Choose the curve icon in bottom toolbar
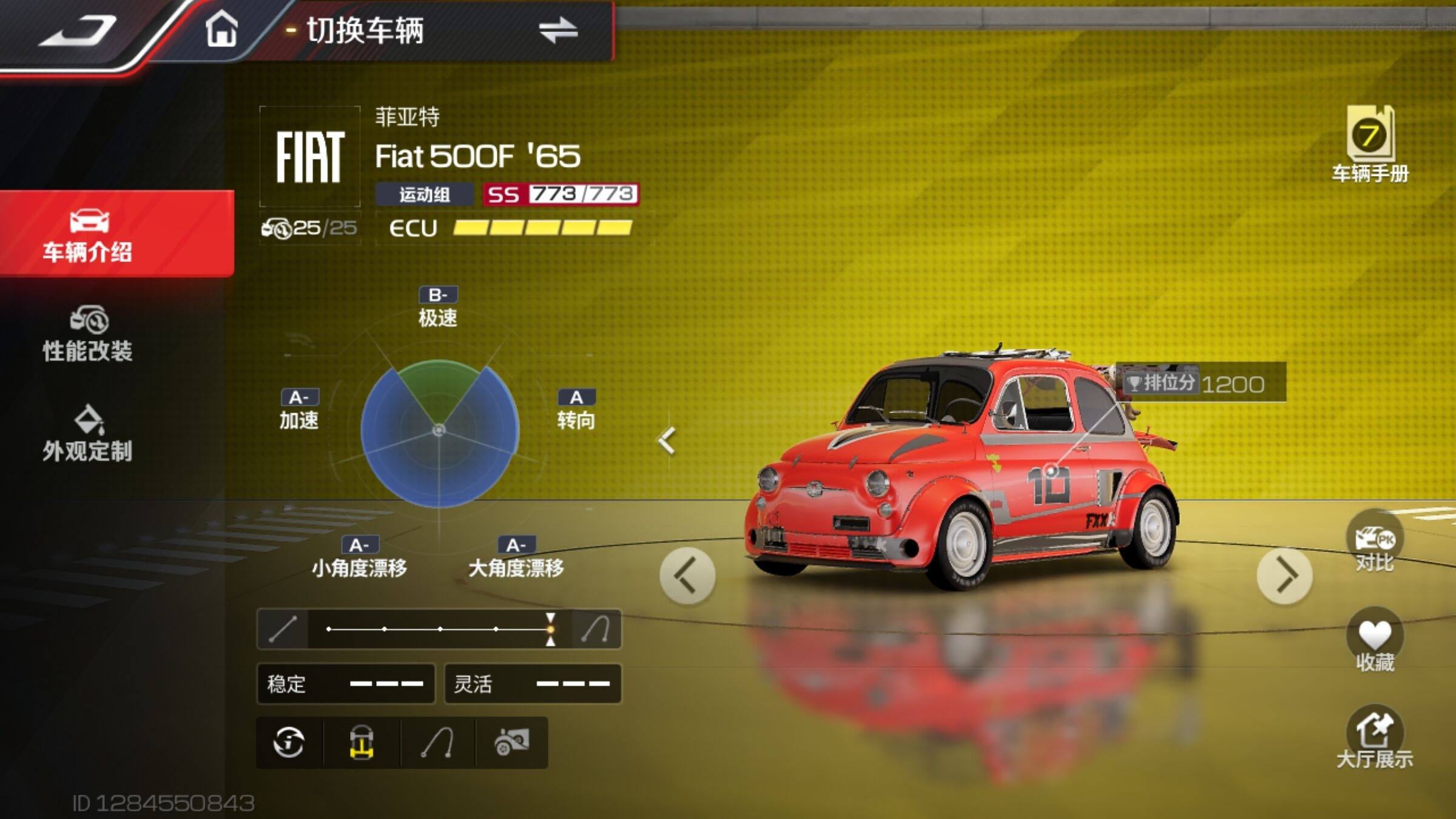The width and height of the screenshot is (1456, 819). point(438,743)
